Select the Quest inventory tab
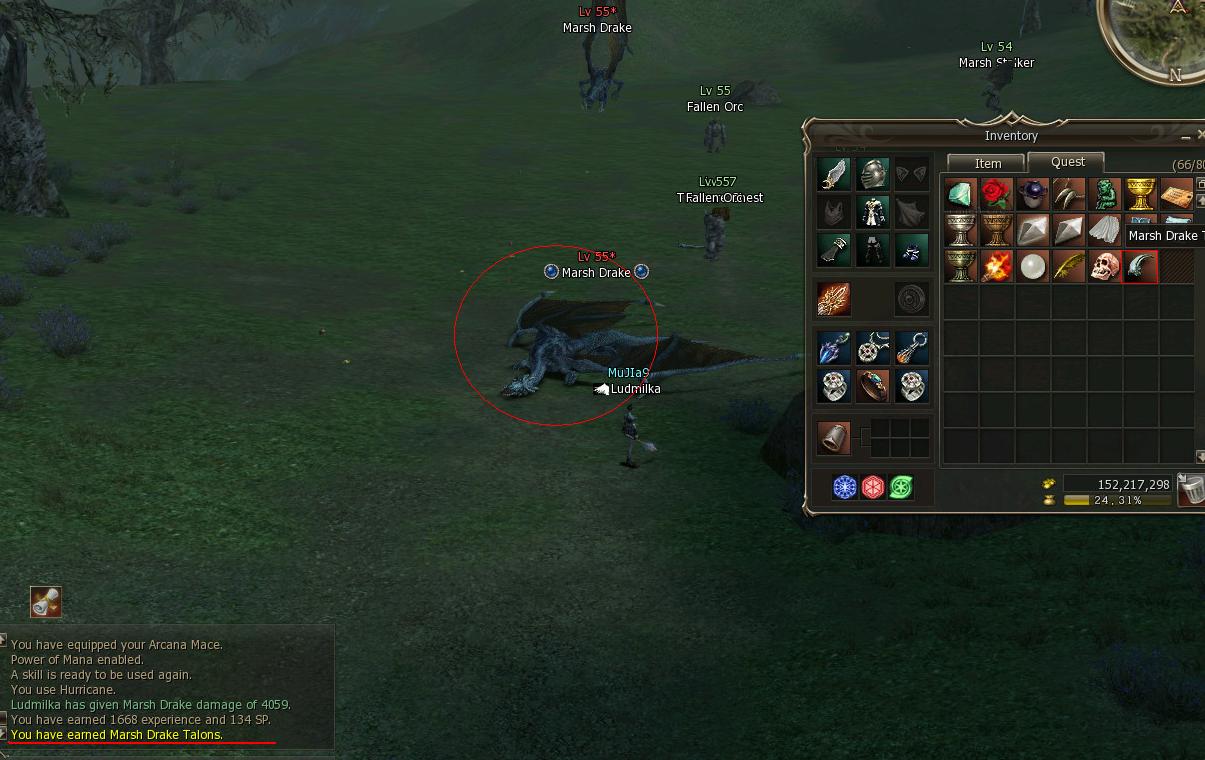Image resolution: width=1205 pixels, height=760 pixels. tap(1067, 162)
